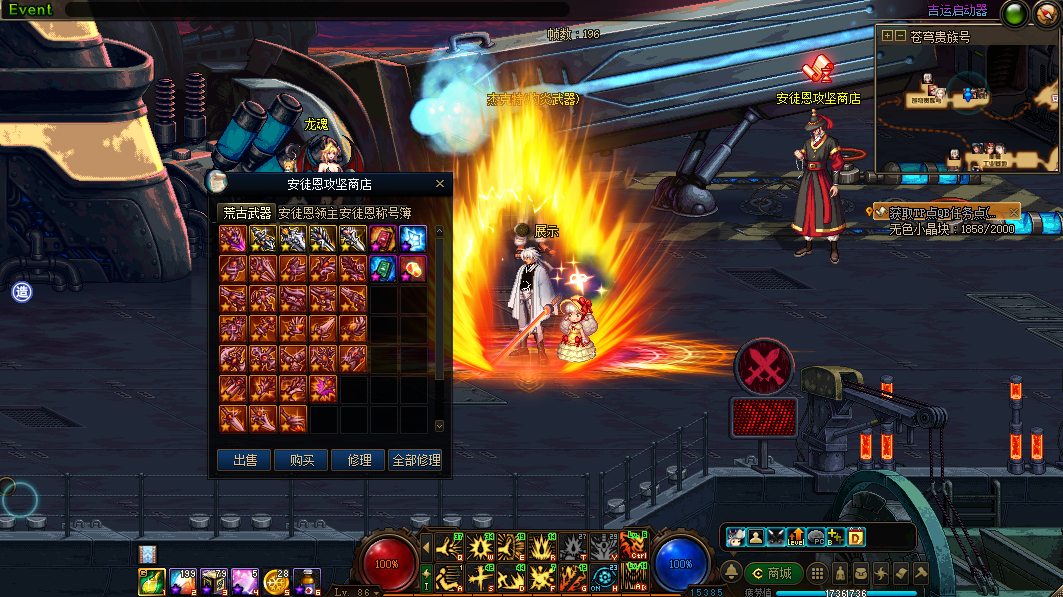This screenshot has height=597, width=1063.
Task: Switch to the 荒古武器 shop tab
Action: [x=246, y=213]
